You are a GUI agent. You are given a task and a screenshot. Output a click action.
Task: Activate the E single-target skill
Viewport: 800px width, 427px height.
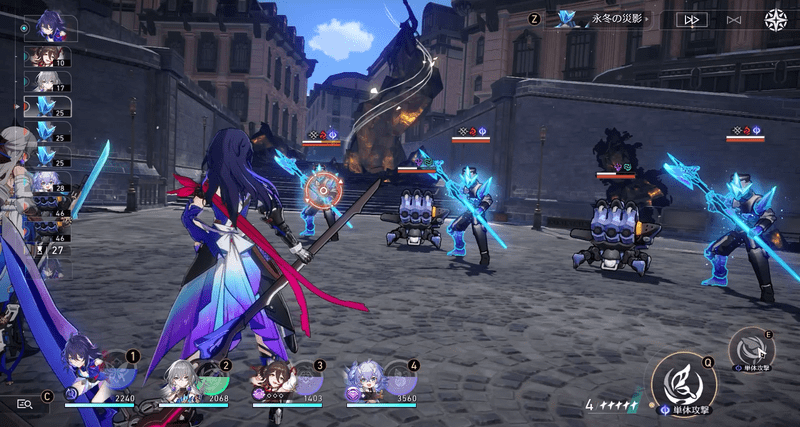750,347
